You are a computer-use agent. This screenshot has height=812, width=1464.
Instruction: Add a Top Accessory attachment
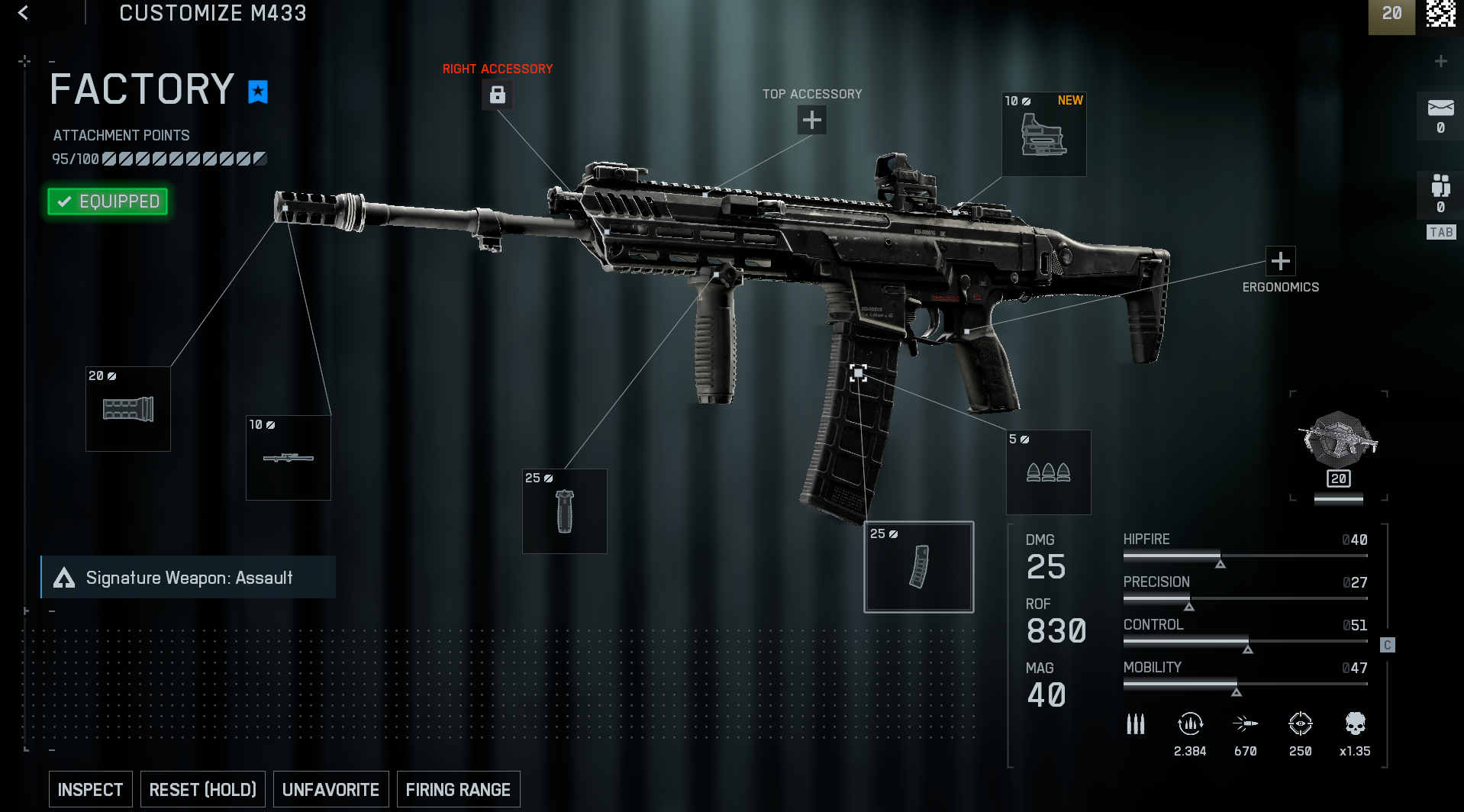pyautogui.click(x=811, y=120)
